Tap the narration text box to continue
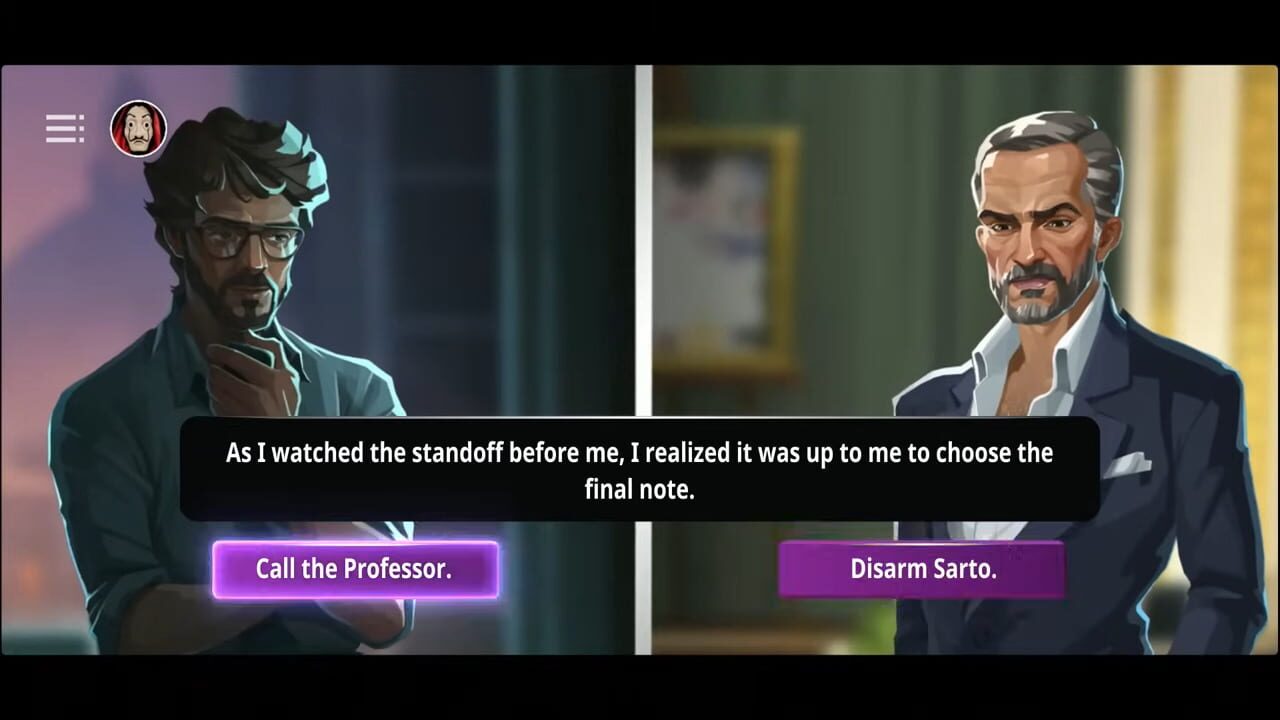The image size is (1280, 720). (x=640, y=470)
